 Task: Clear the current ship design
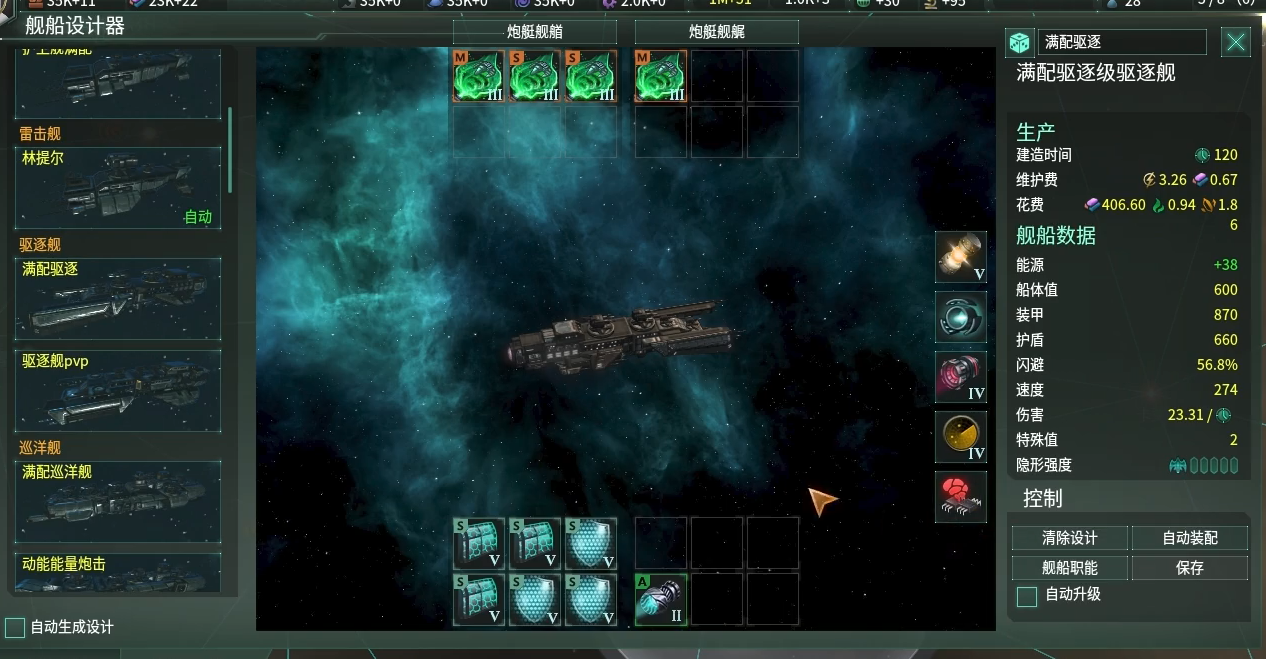[1069, 538]
